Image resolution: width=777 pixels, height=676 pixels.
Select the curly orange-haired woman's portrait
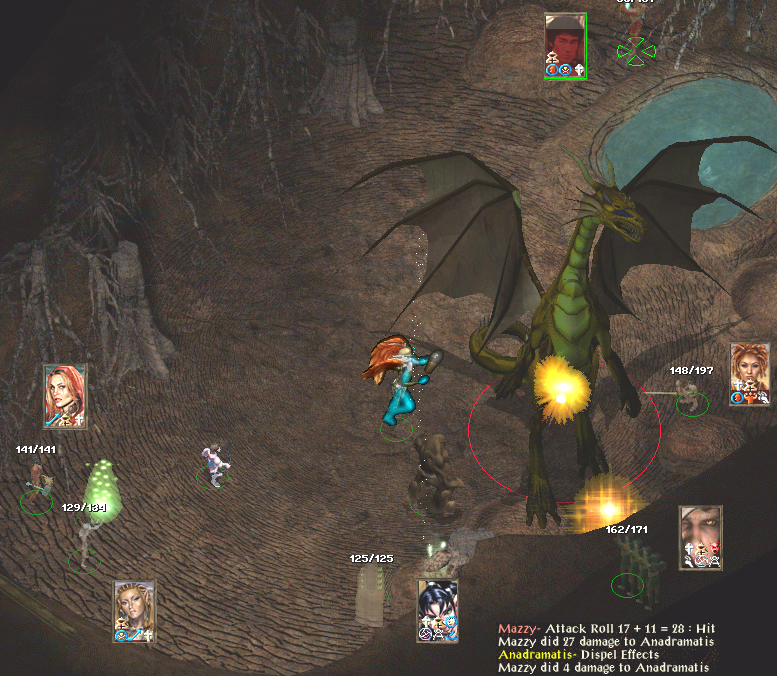[749, 374]
